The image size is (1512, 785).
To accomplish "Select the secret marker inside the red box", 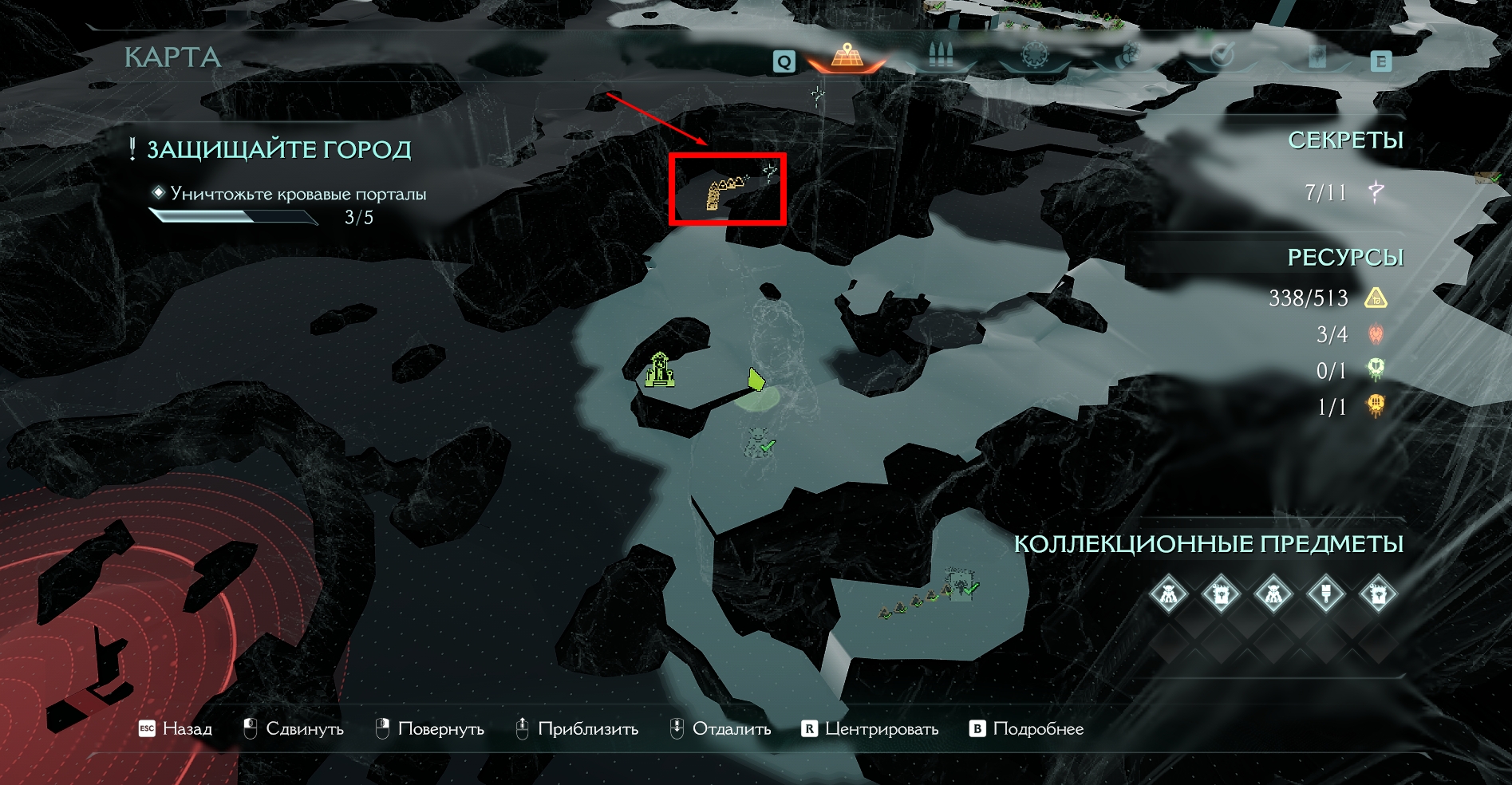I will click(769, 172).
